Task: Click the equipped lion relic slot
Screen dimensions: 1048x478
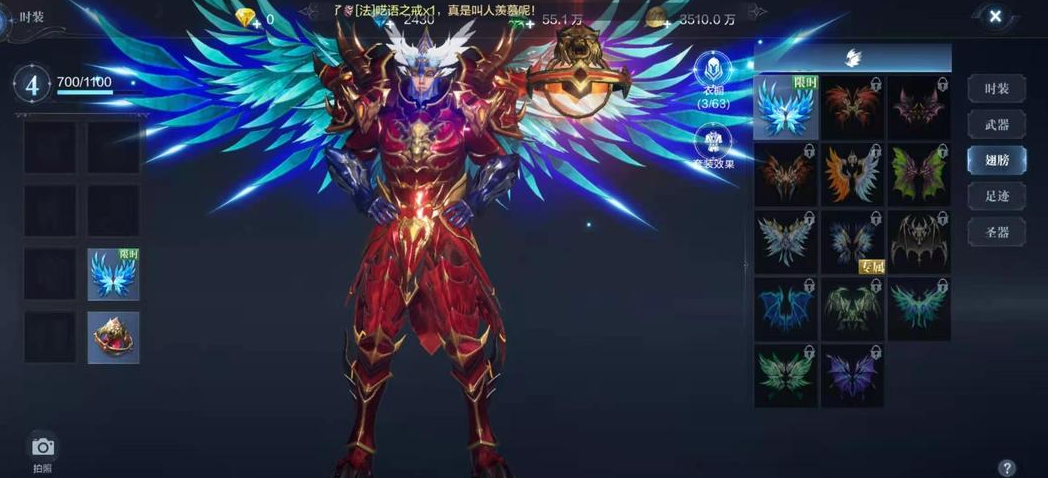Action: pos(113,338)
